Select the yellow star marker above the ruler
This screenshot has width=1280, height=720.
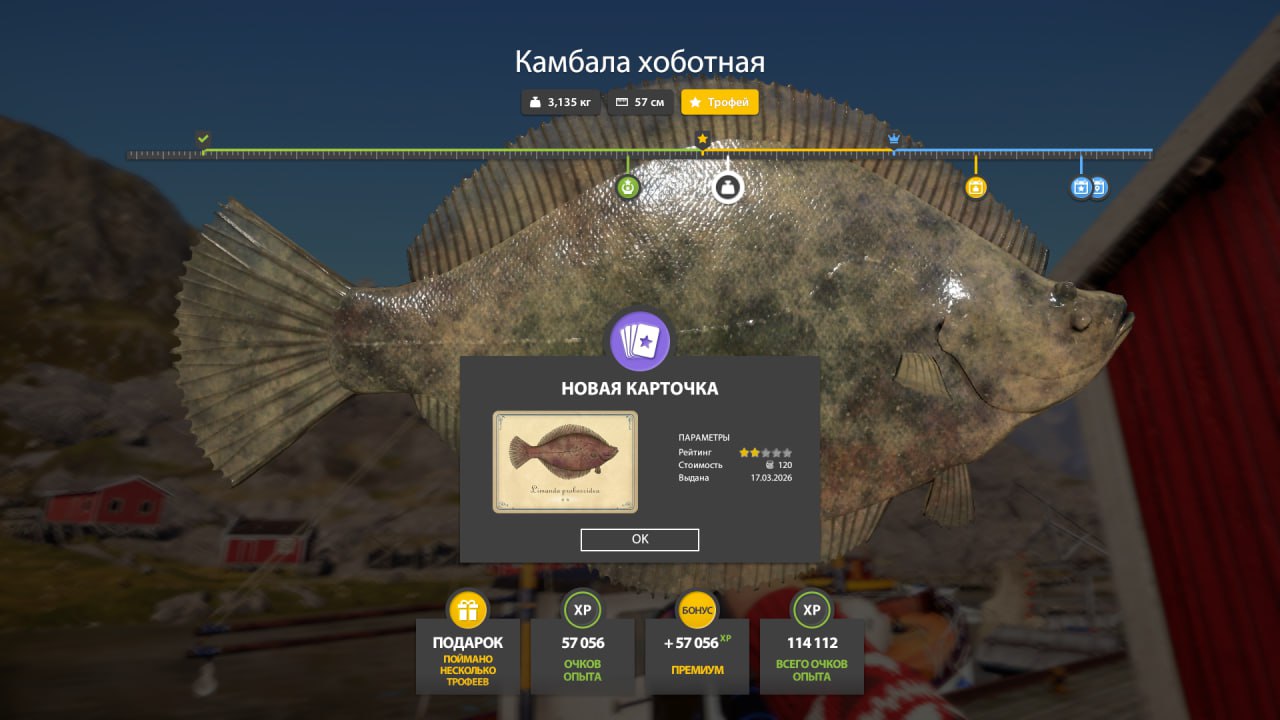(703, 140)
